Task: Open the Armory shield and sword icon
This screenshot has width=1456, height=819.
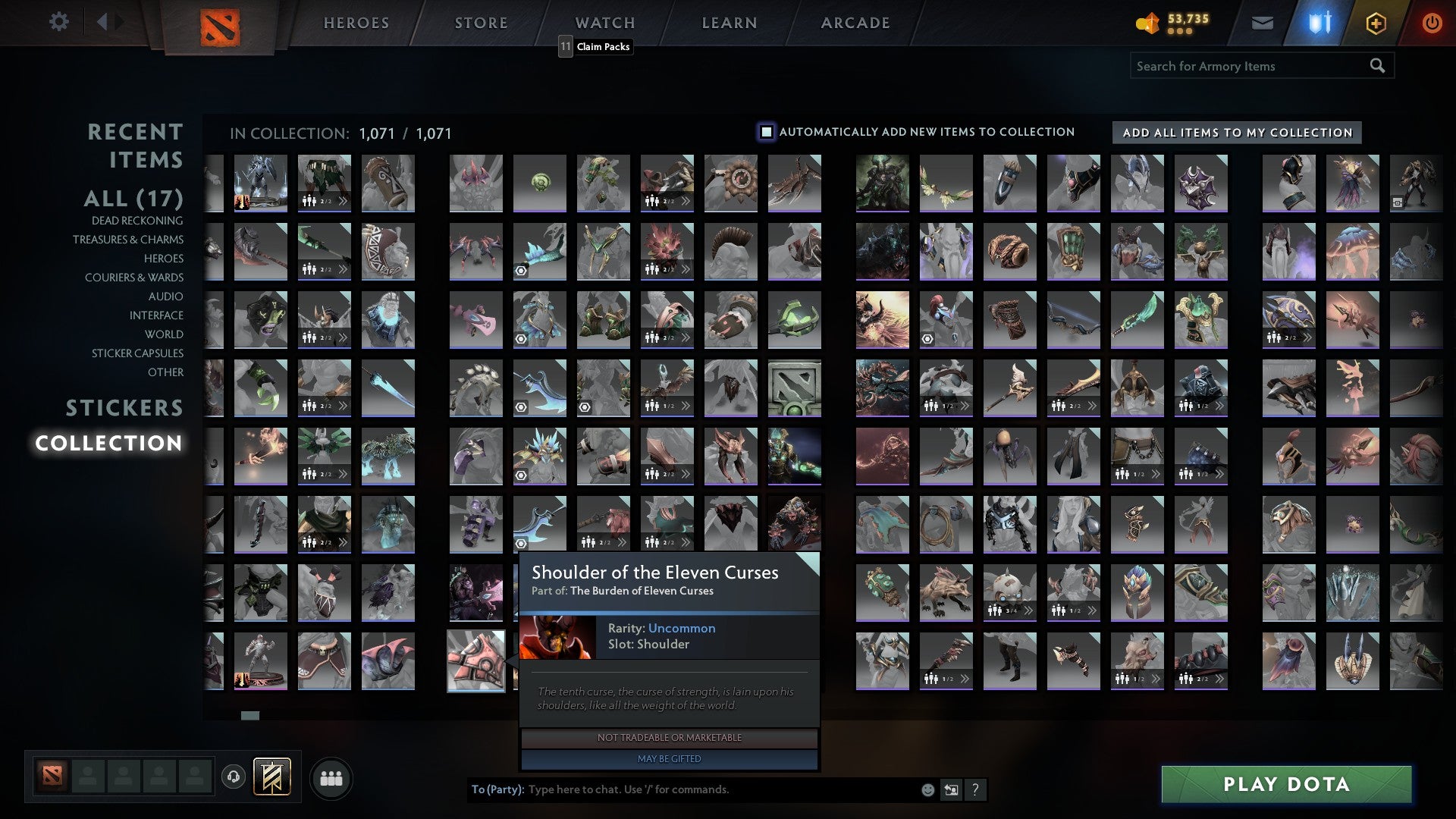Action: [1318, 22]
